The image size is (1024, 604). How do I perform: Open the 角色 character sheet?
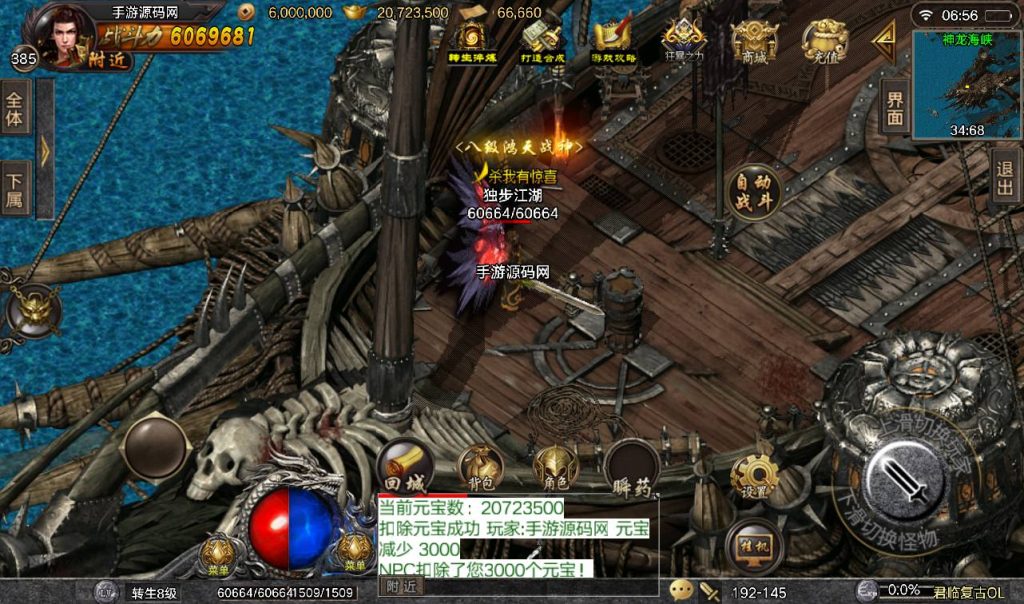point(556,467)
